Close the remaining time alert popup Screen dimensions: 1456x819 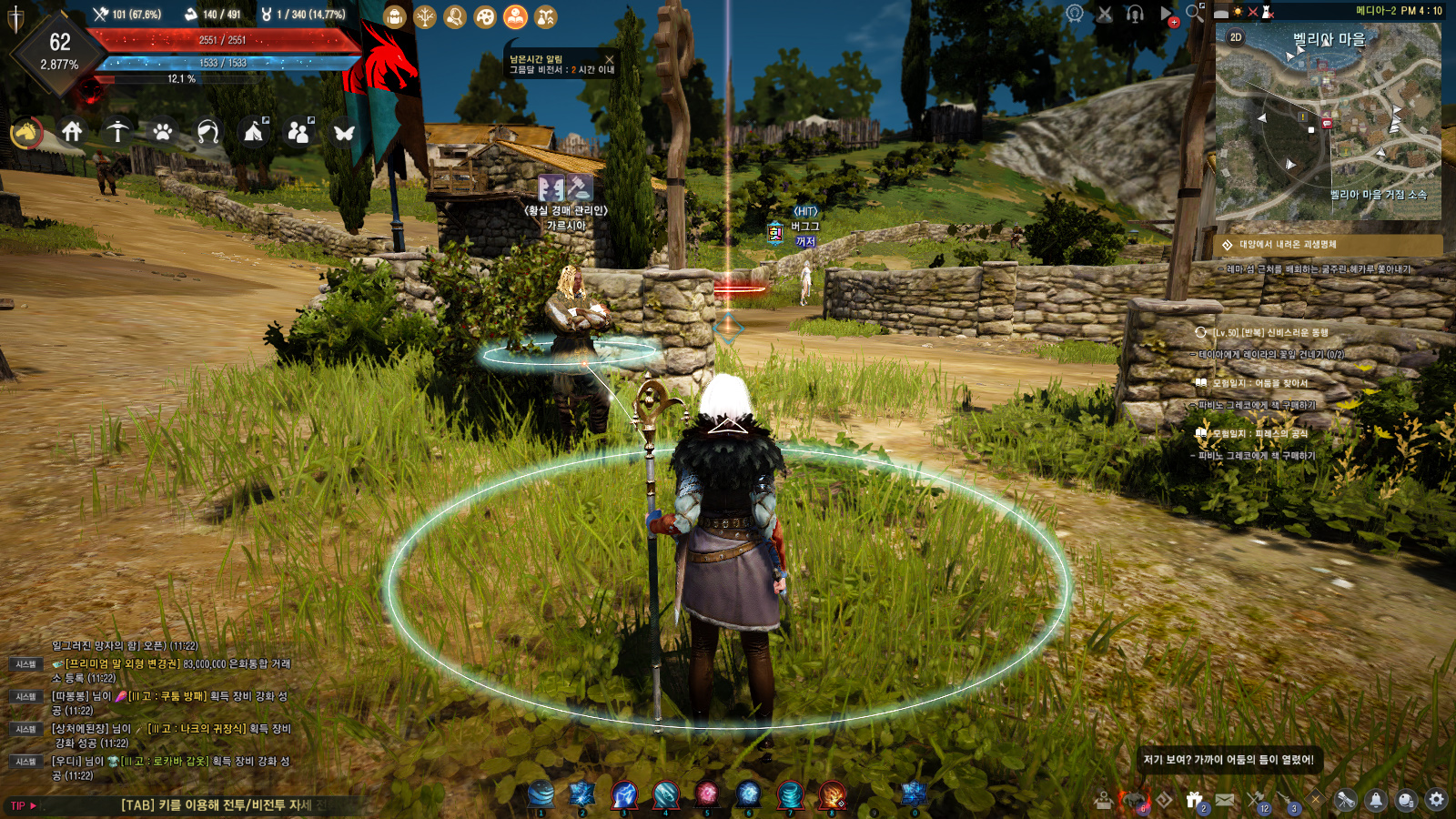pyautogui.click(x=610, y=59)
